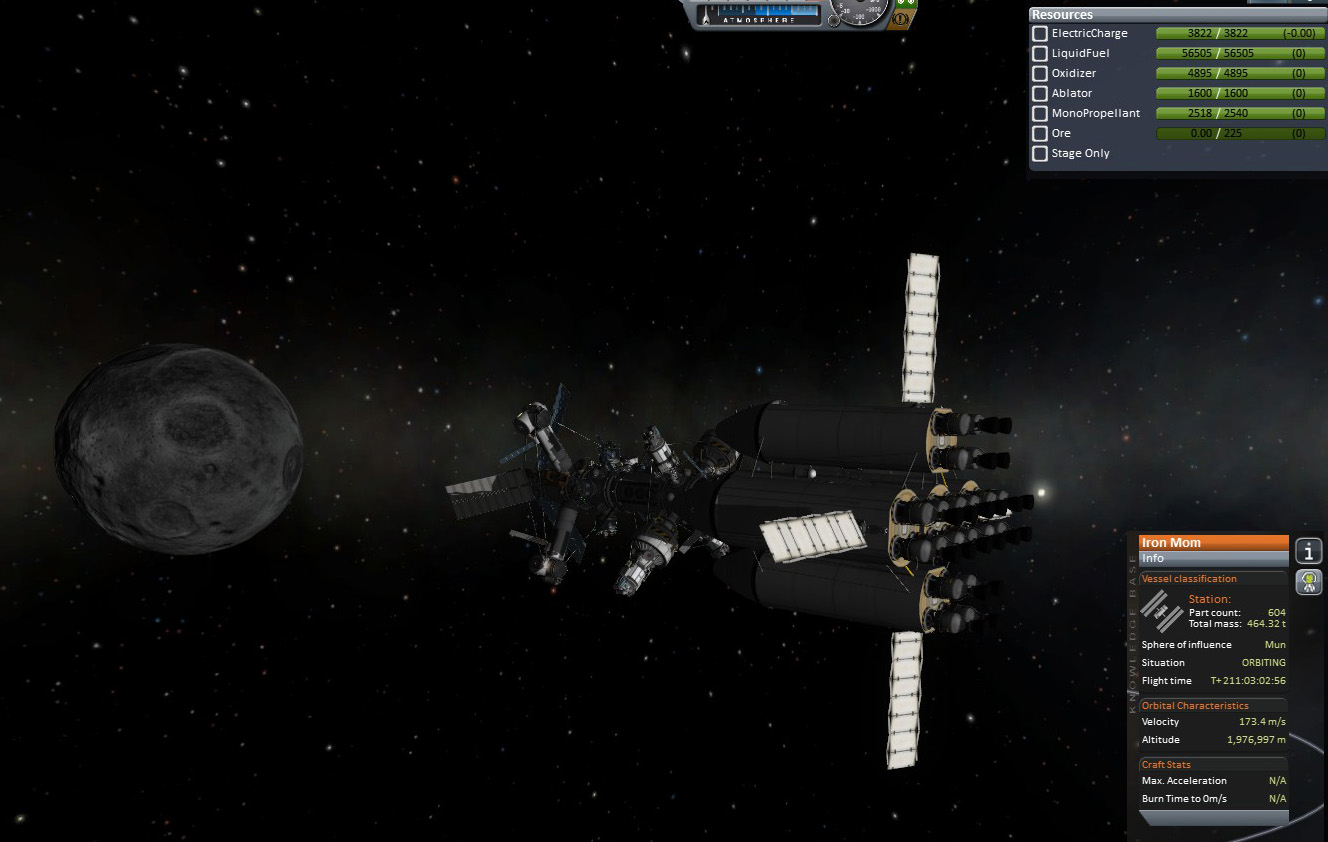The image size is (1328, 842).
Task: Tick the Ablator resource checkbox
Action: 1040,94
